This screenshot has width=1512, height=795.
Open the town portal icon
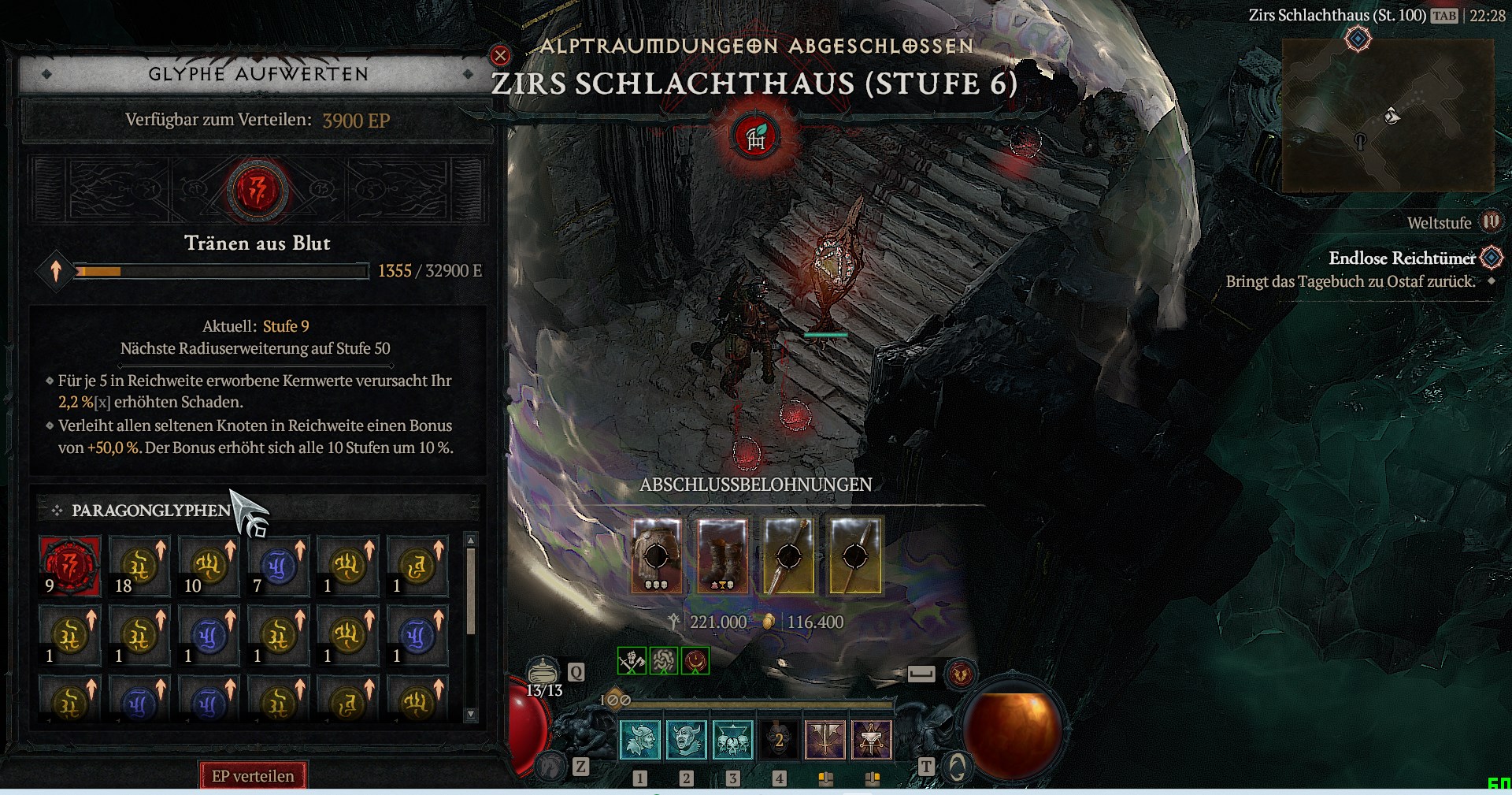point(958,766)
